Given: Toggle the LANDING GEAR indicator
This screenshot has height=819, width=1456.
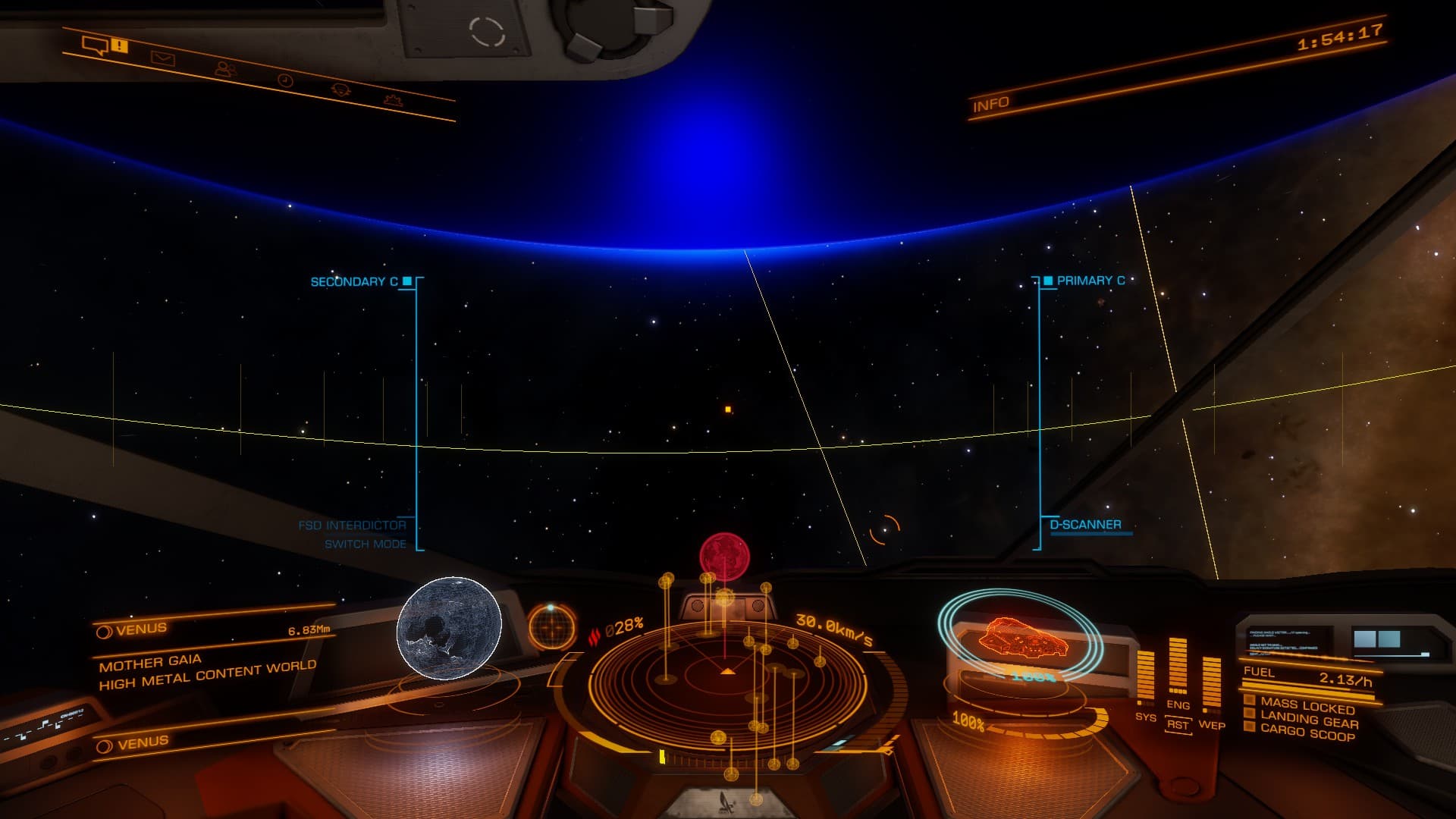Looking at the screenshot, I should point(1309,720).
